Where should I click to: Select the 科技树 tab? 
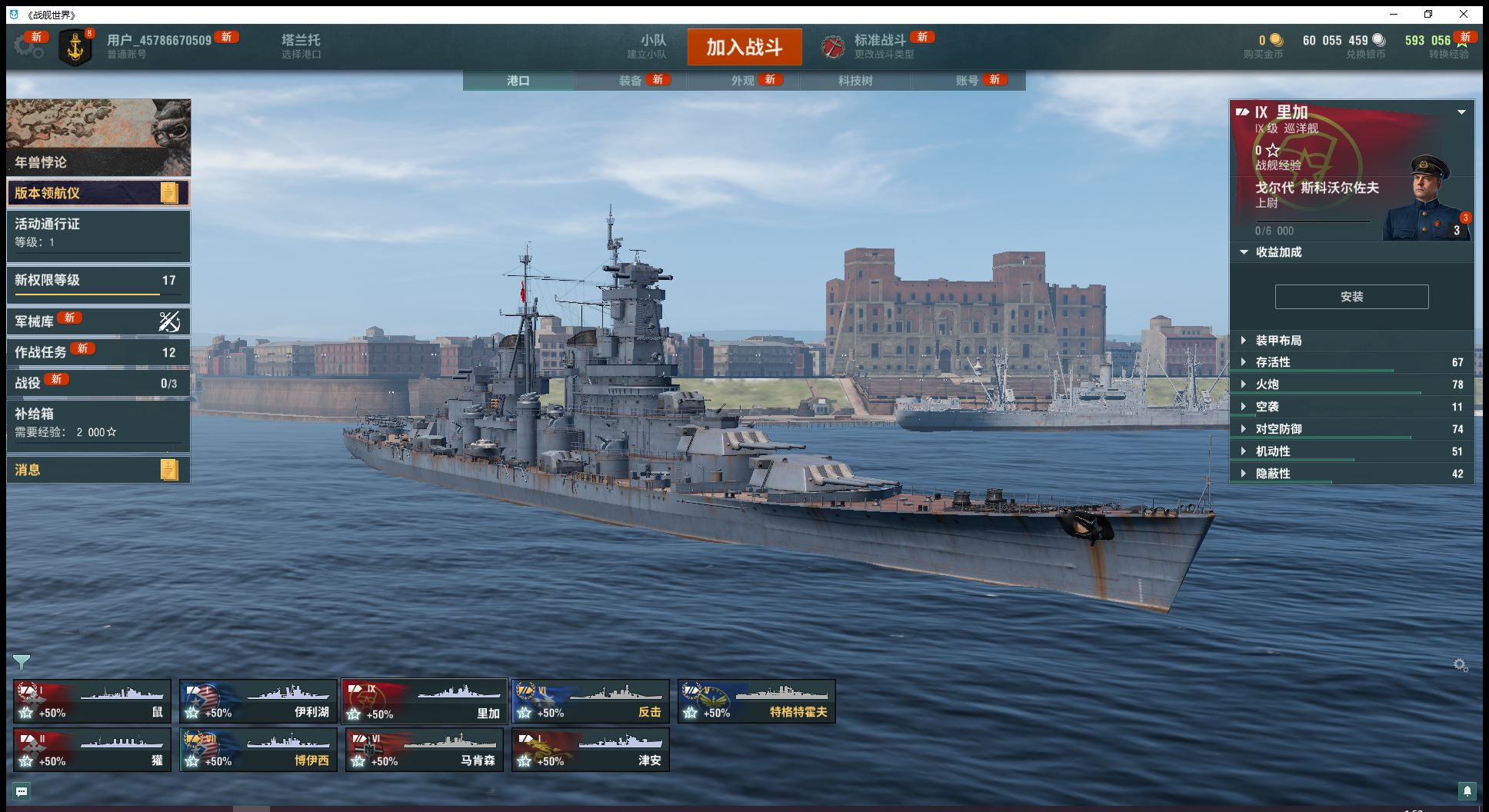coord(855,81)
